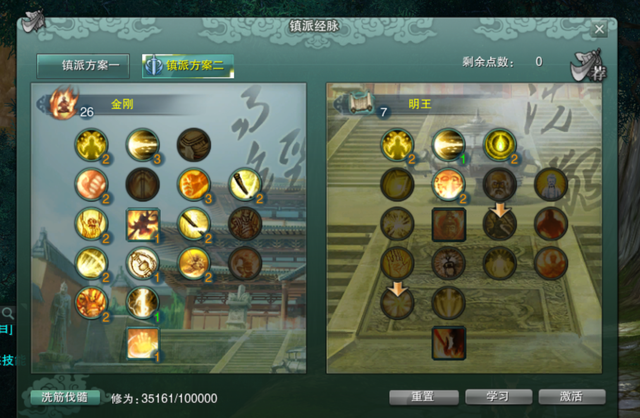Select the golden bell skill in 金刚 tree
Screen dimensions: 640x418
point(142,263)
